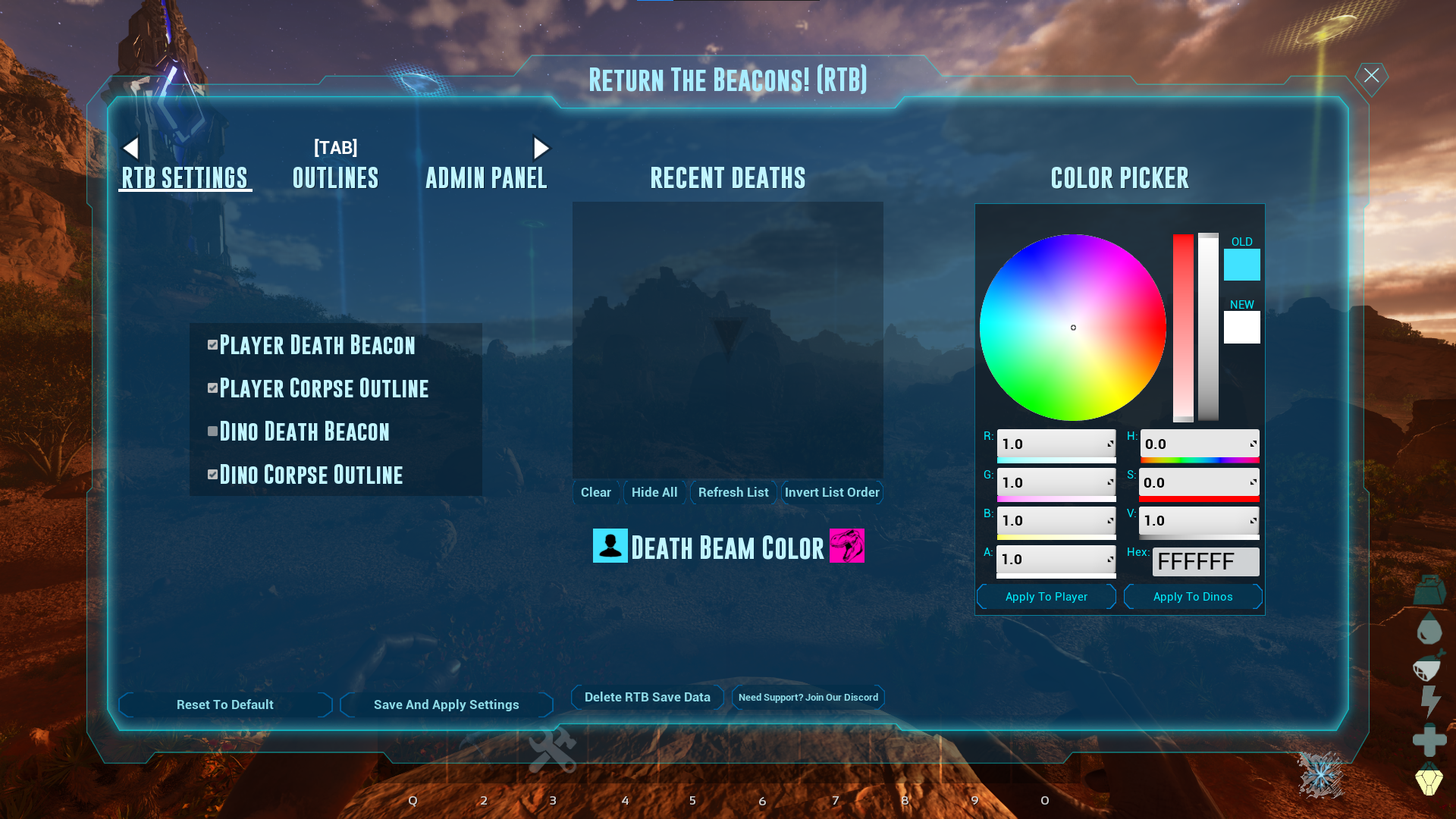Delete RTB save data

coord(647,697)
